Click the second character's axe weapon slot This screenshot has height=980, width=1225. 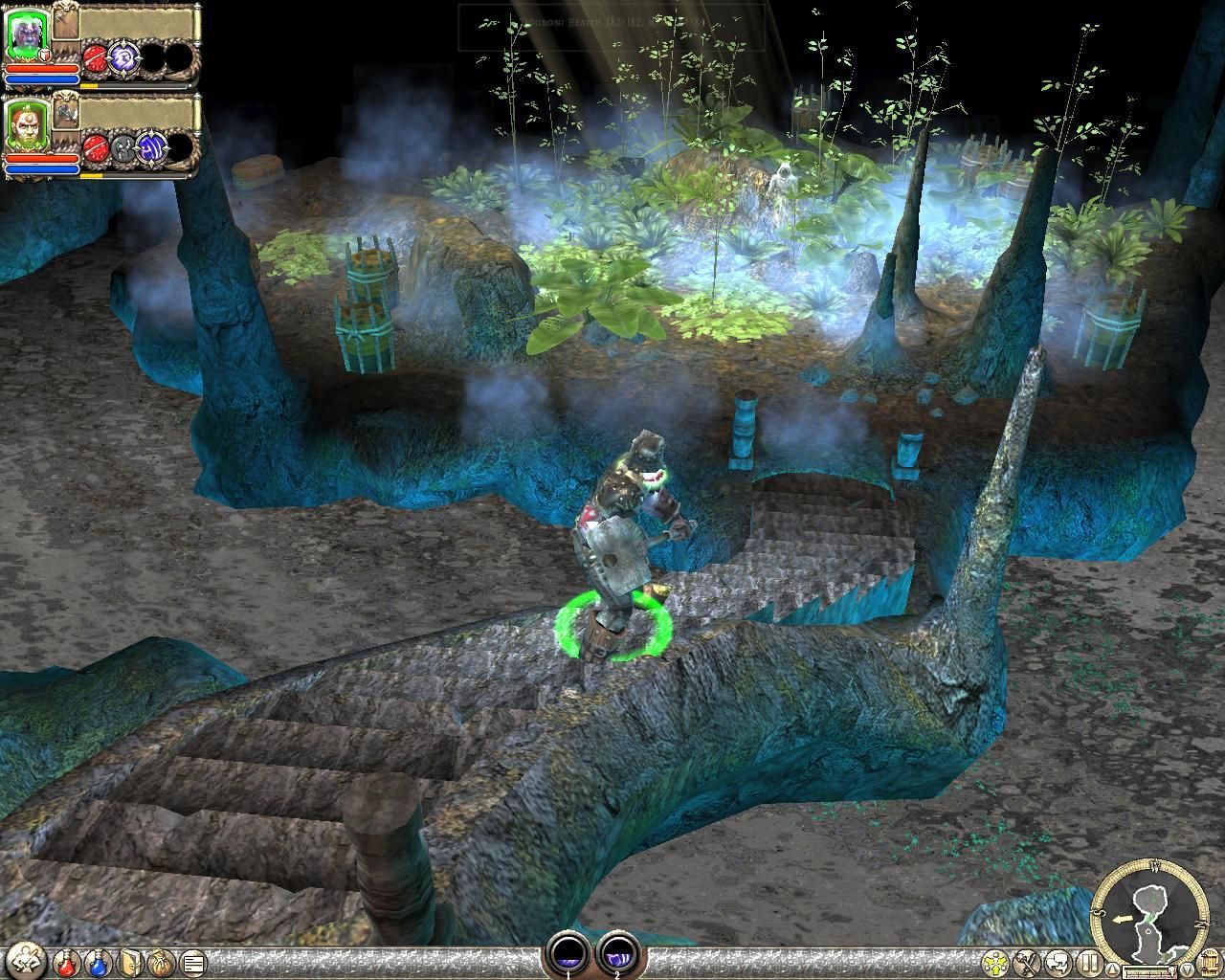pos(65,111)
